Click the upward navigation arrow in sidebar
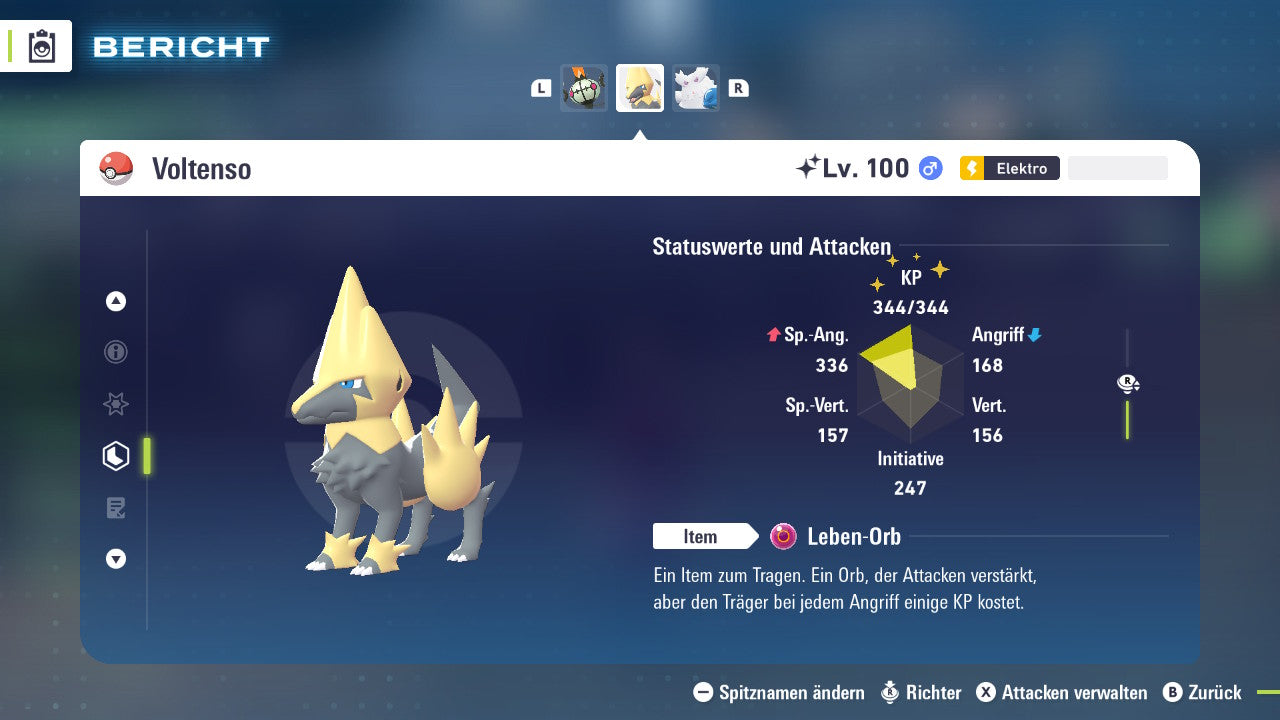 click(x=116, y=301)
